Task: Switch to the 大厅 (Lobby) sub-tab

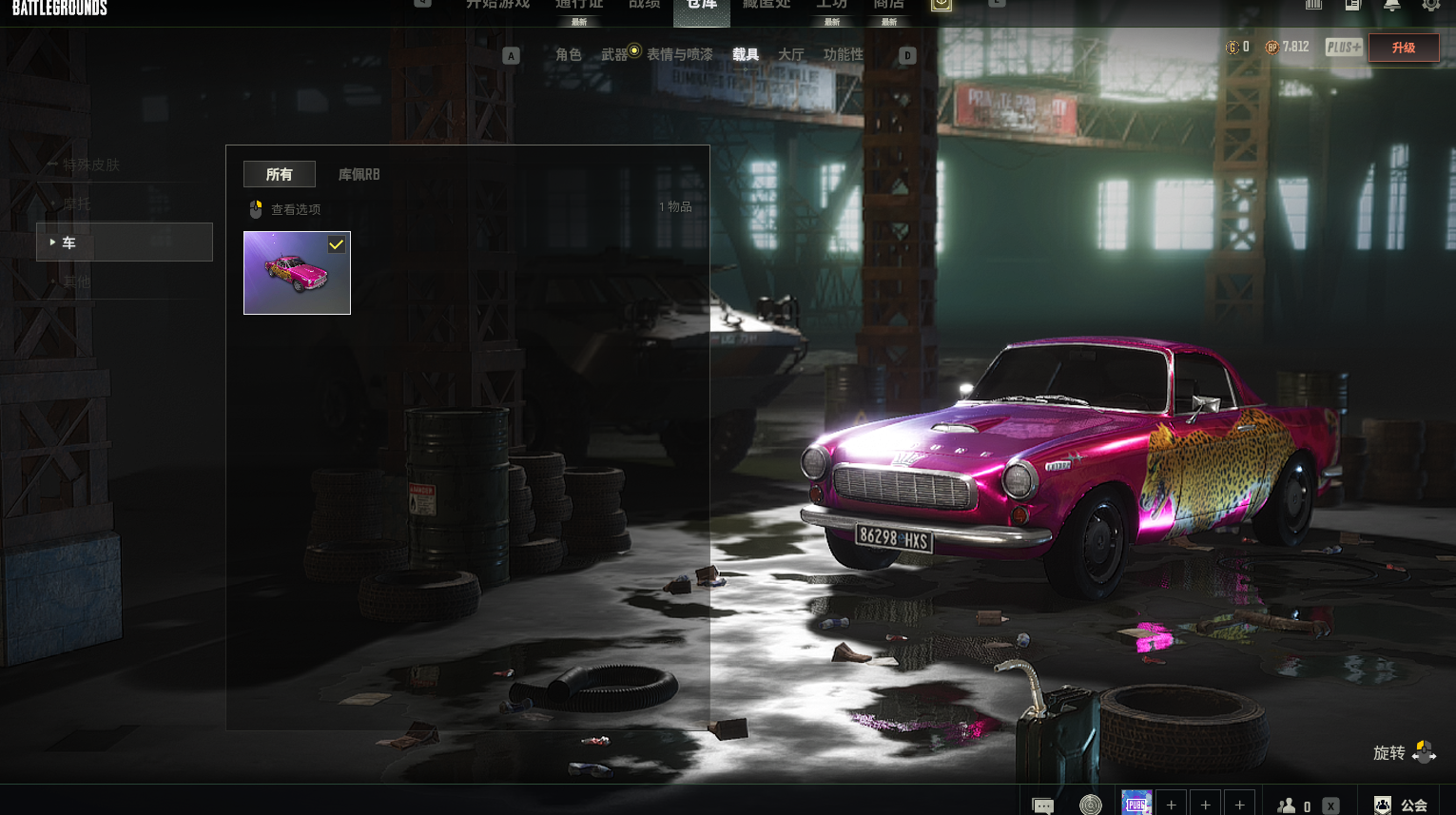Action: [x=790, y=54]
